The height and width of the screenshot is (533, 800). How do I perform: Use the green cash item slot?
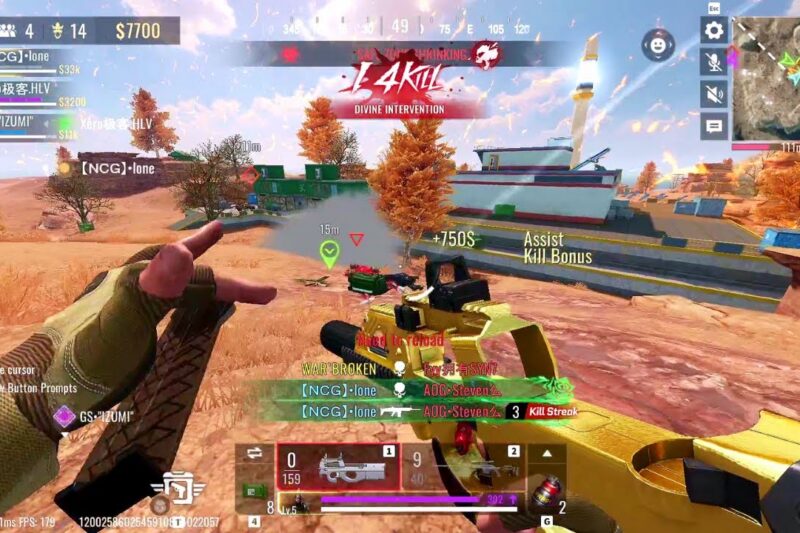(254, 492)
